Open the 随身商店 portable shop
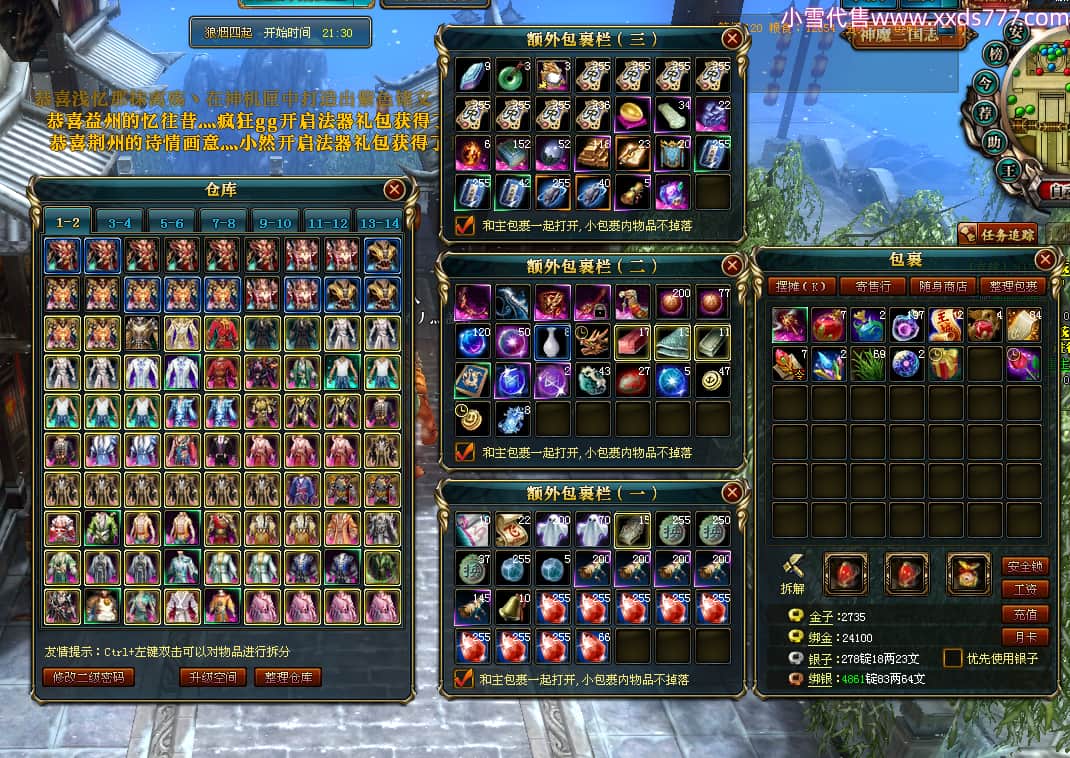 pos(942,286)
